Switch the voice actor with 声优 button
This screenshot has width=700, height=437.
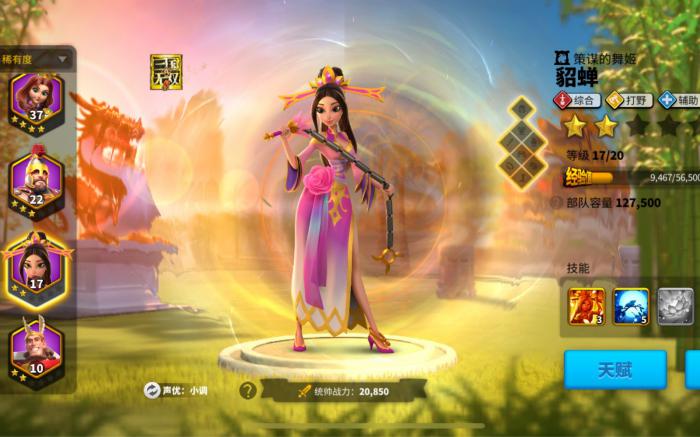pyautogui.click(x=151, y=390)
